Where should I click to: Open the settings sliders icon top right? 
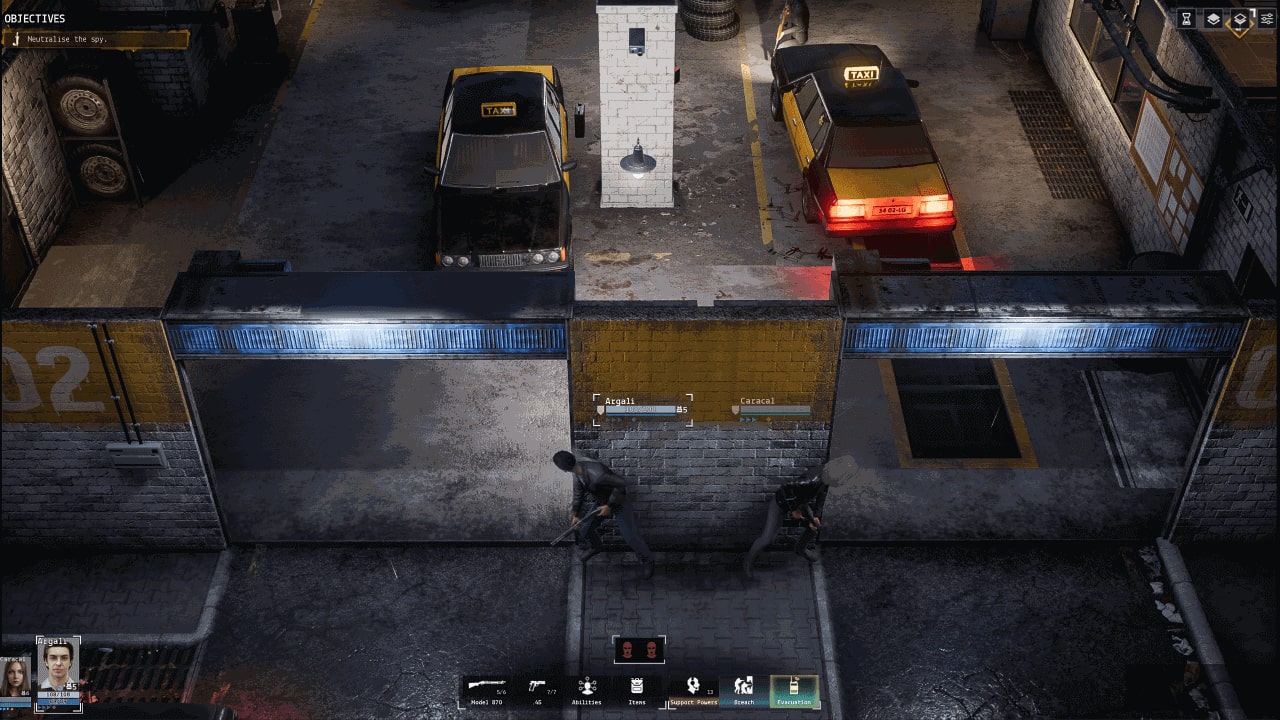tap(1266, 17)
